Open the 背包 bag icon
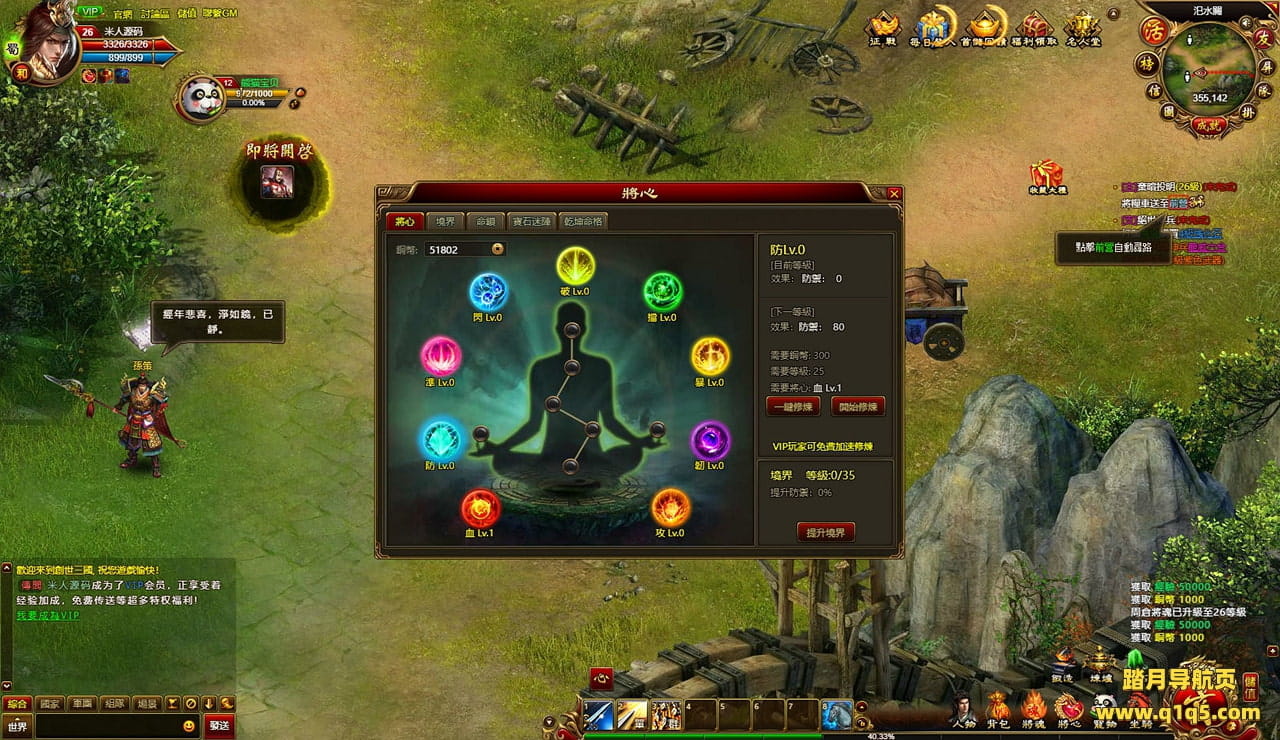This screenshot has height=740, width=1280. pos(998,706)
